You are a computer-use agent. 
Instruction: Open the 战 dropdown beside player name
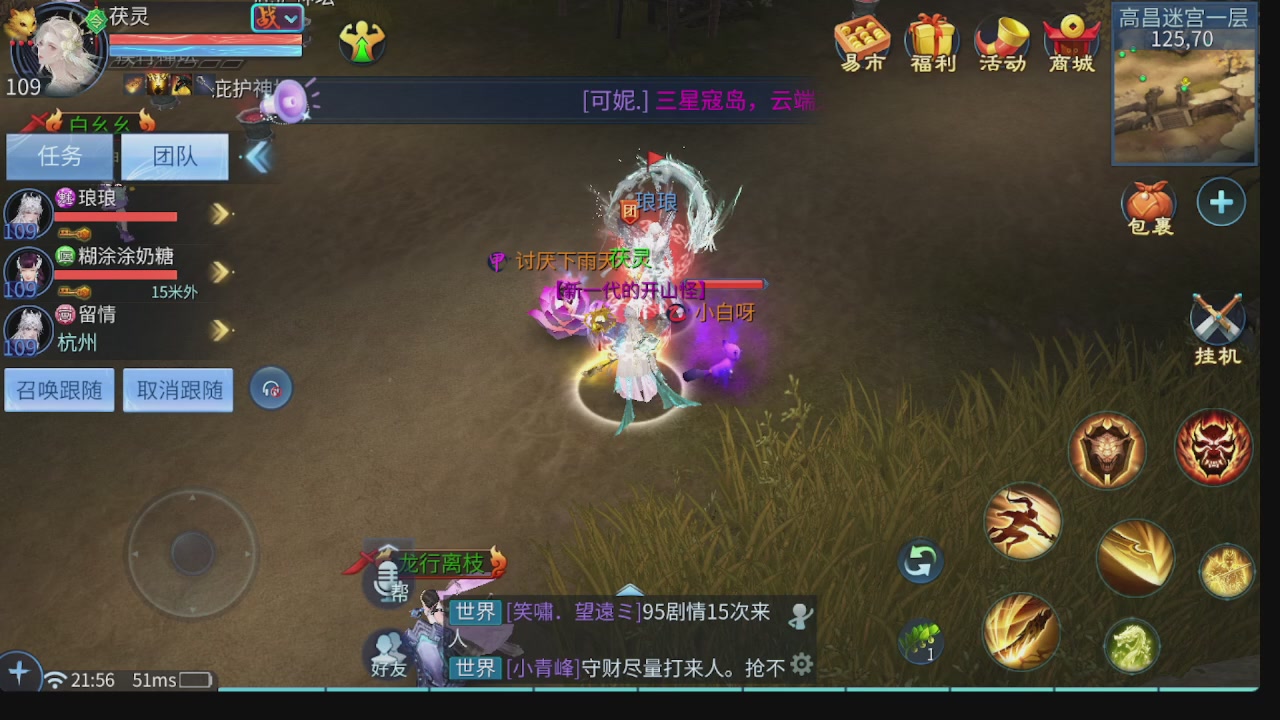(x=276, y=19)
